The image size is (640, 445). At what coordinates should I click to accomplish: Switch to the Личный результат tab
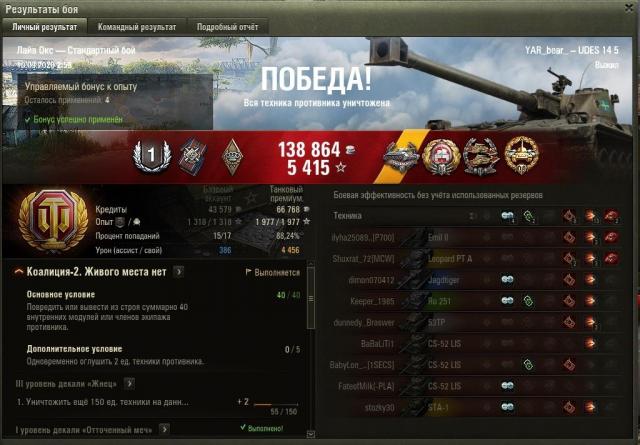coord(46,27)
